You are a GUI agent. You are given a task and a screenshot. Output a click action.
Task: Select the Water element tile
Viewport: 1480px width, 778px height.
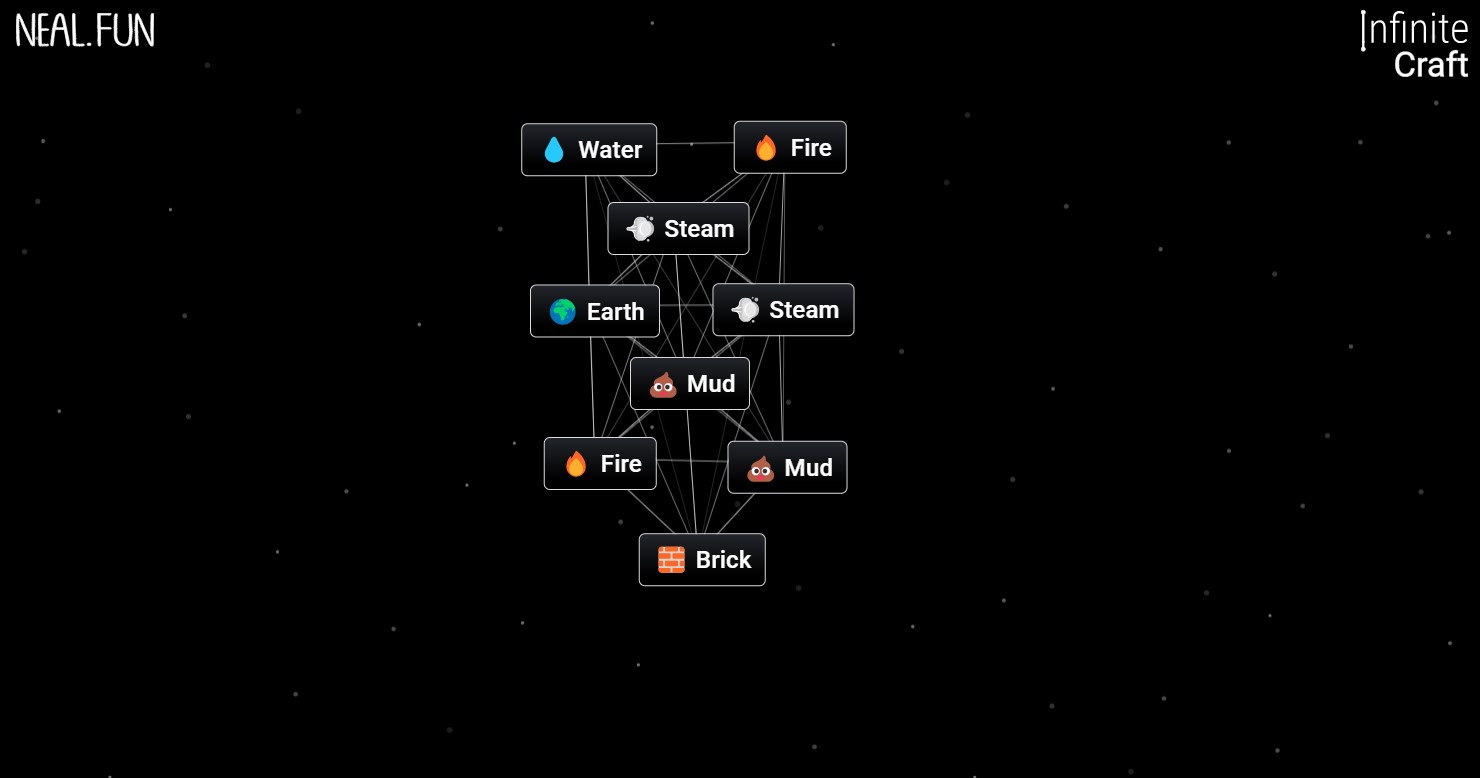pyautogui.click(x=589, y=149)
